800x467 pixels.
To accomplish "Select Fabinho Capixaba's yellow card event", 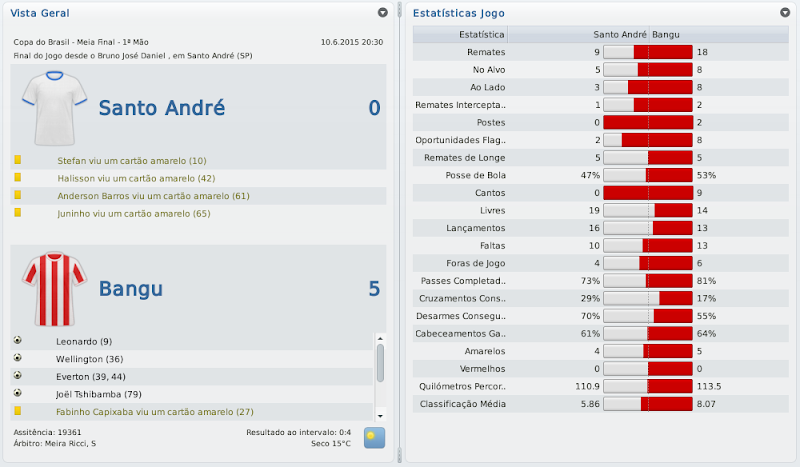I will (155, 411).
